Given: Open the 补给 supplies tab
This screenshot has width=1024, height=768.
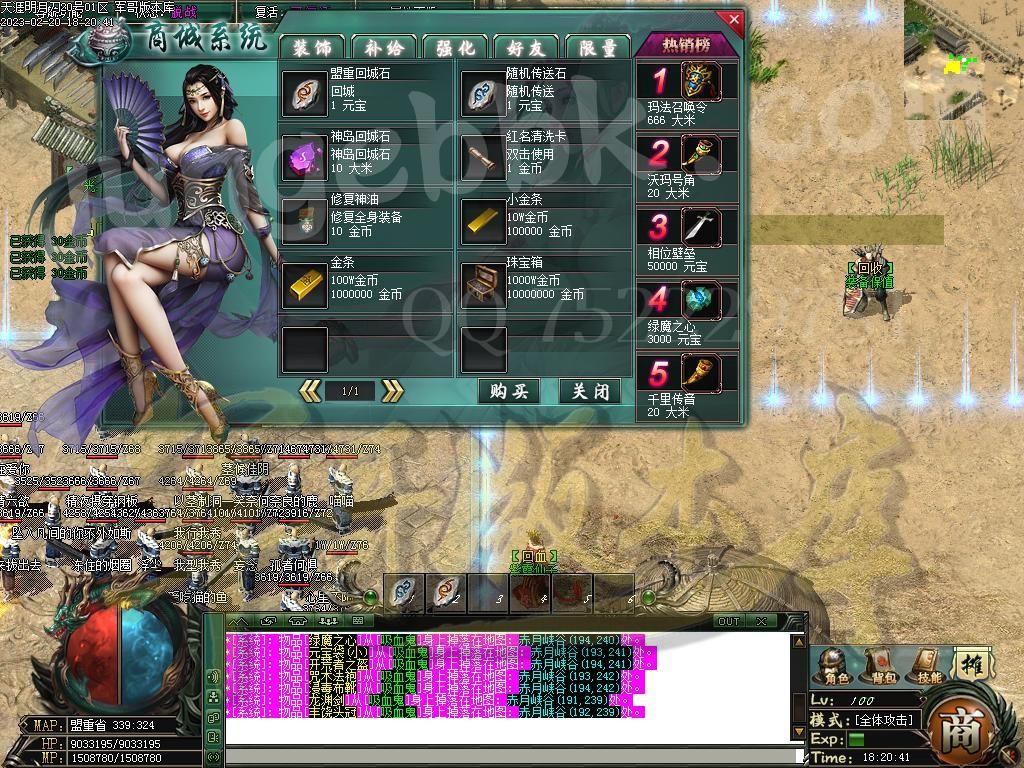Looking at the screenshot, I should pos(384,46).
